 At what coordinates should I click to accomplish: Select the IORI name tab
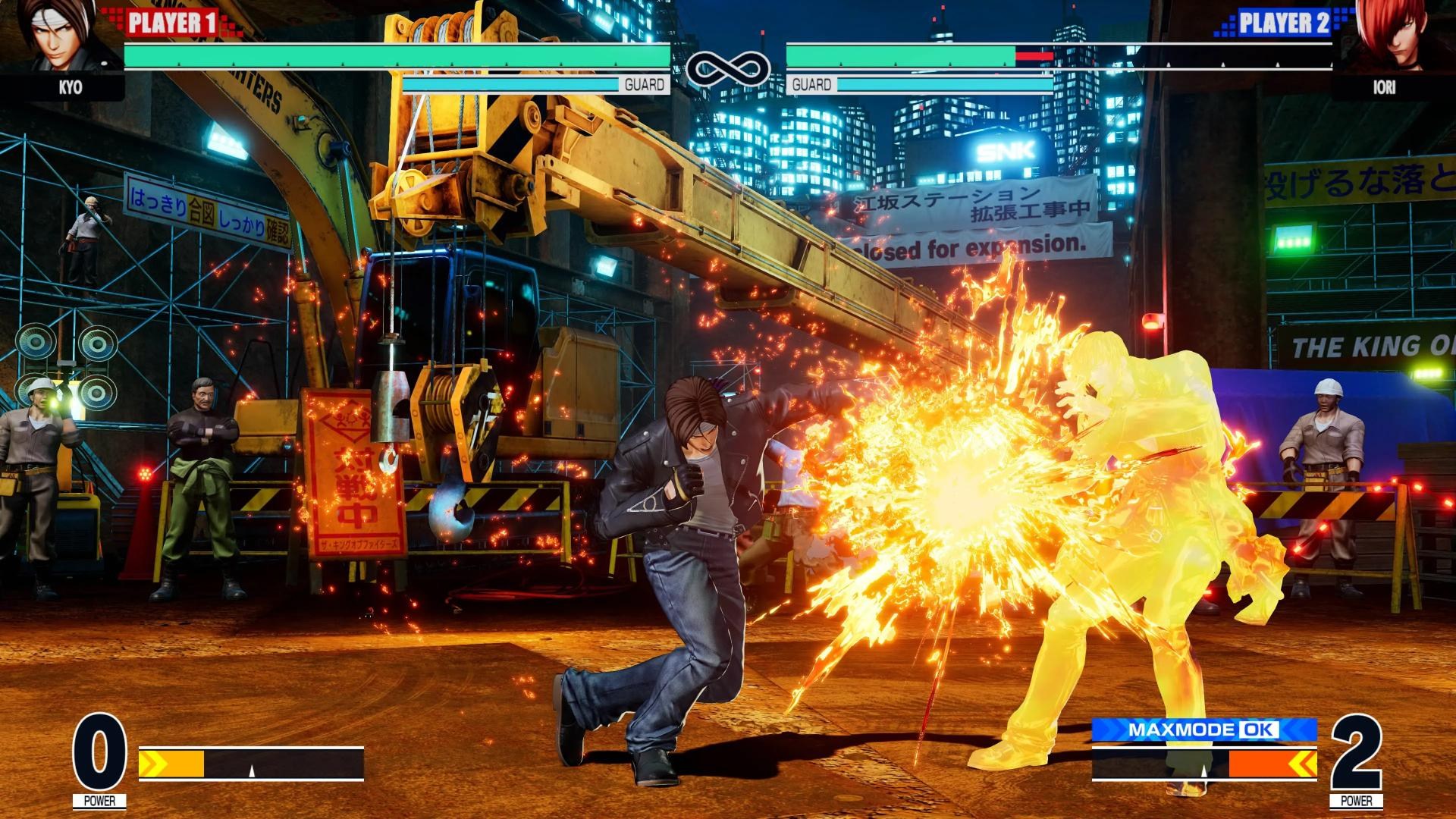(x=1385, y=89)
